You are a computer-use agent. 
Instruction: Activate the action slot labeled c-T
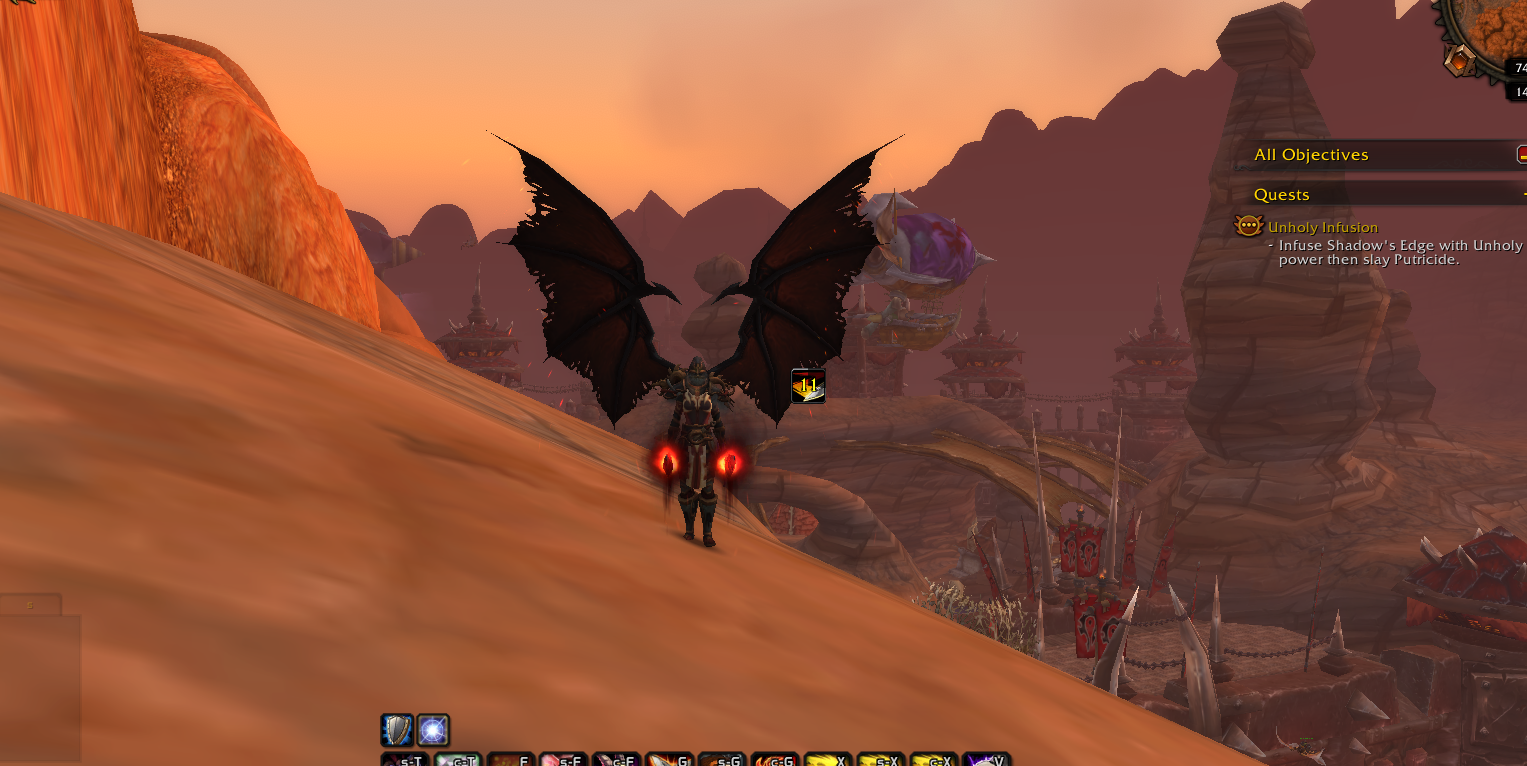pos(458,760)
